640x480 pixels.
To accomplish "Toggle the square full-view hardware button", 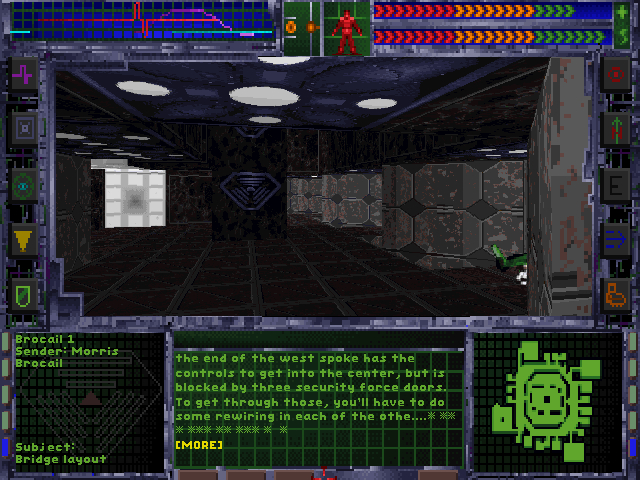I will coord(24,128).
